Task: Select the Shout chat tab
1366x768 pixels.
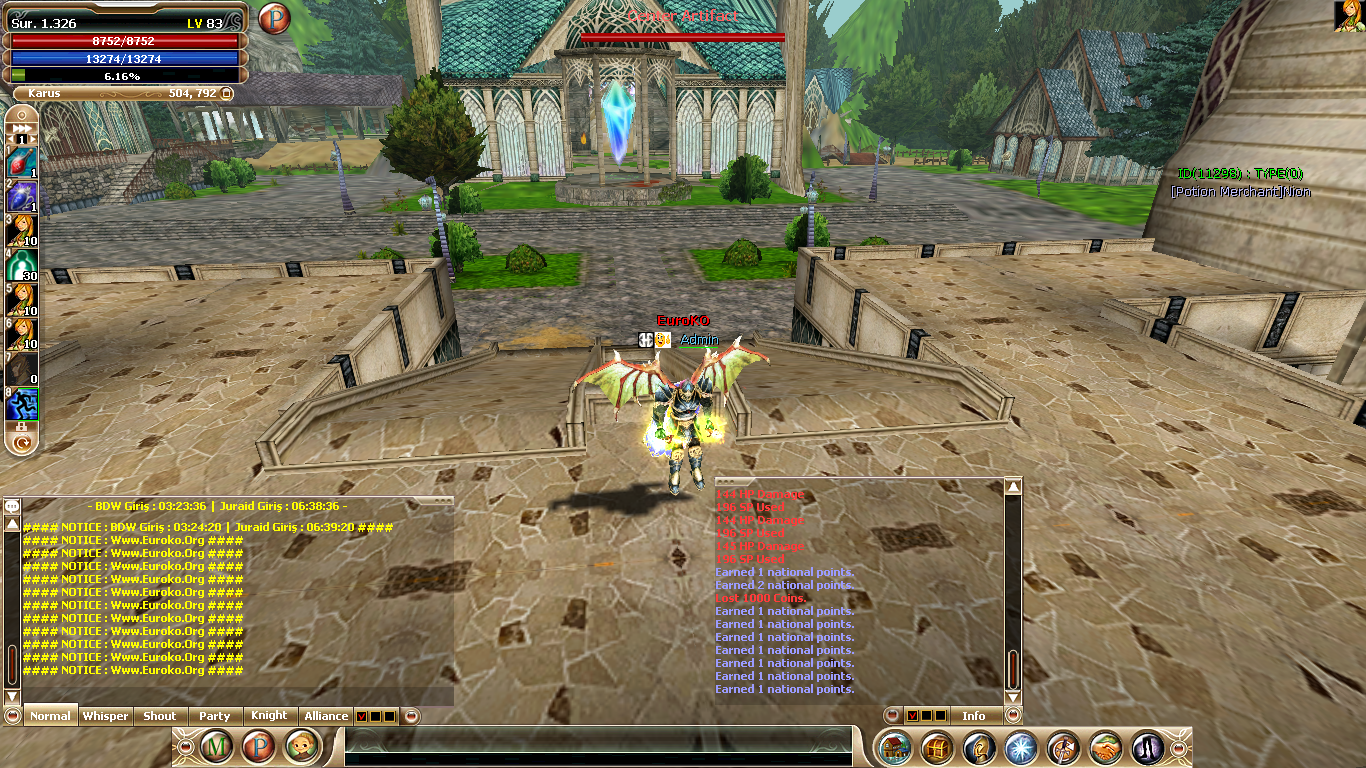Action: (159, 716)
